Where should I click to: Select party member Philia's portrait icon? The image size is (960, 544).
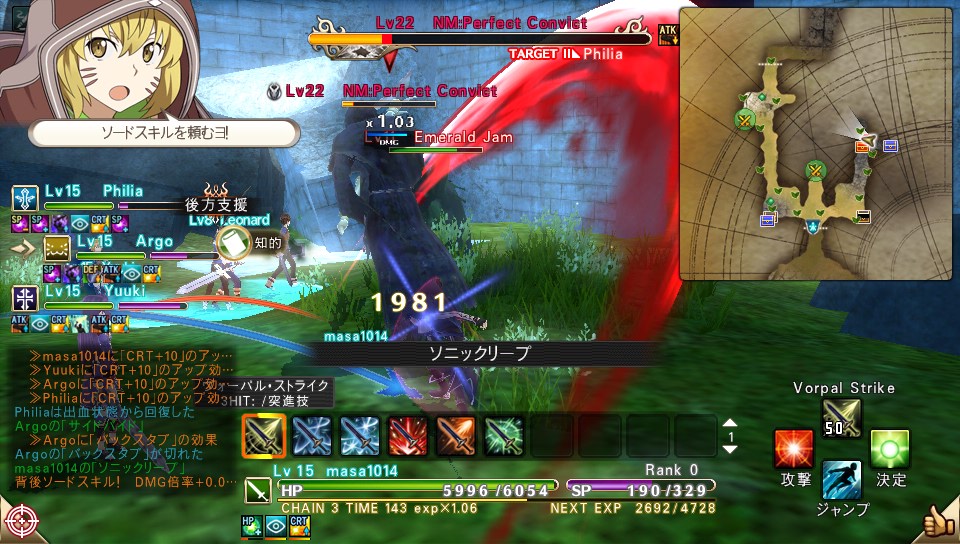(x=25, y=197)
